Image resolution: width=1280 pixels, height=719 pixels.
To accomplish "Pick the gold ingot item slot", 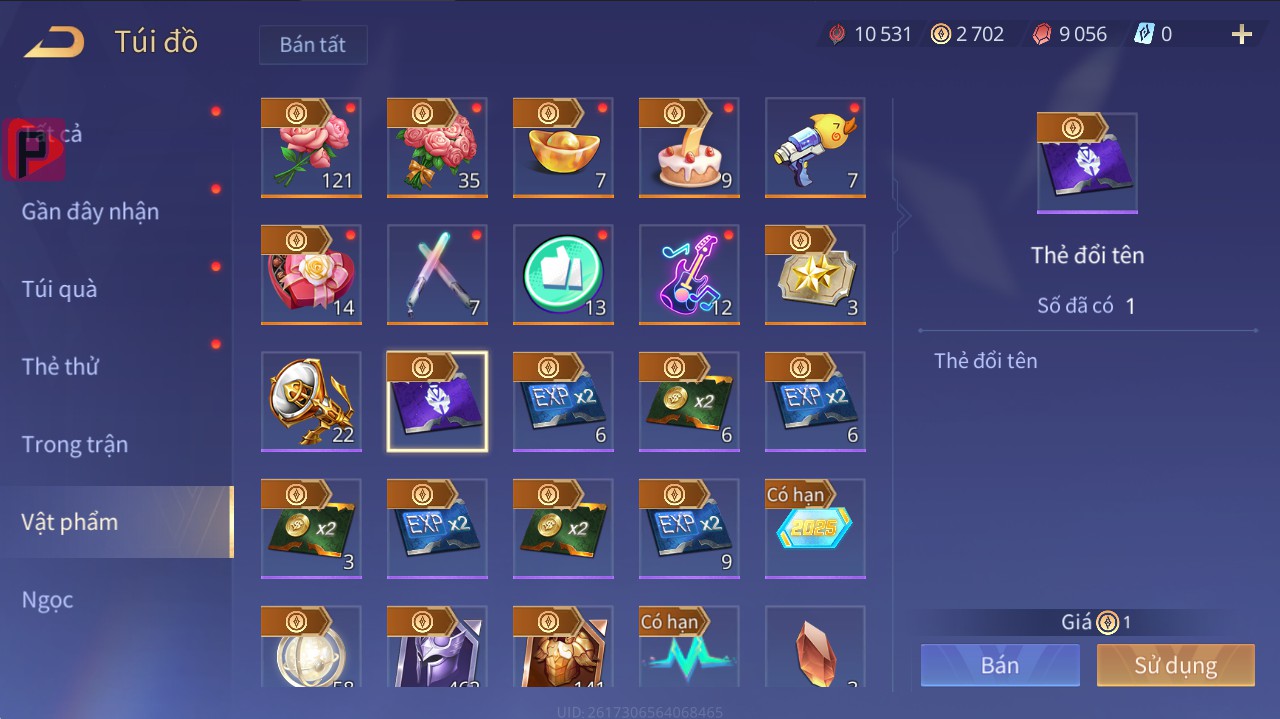I will (563, 148).
